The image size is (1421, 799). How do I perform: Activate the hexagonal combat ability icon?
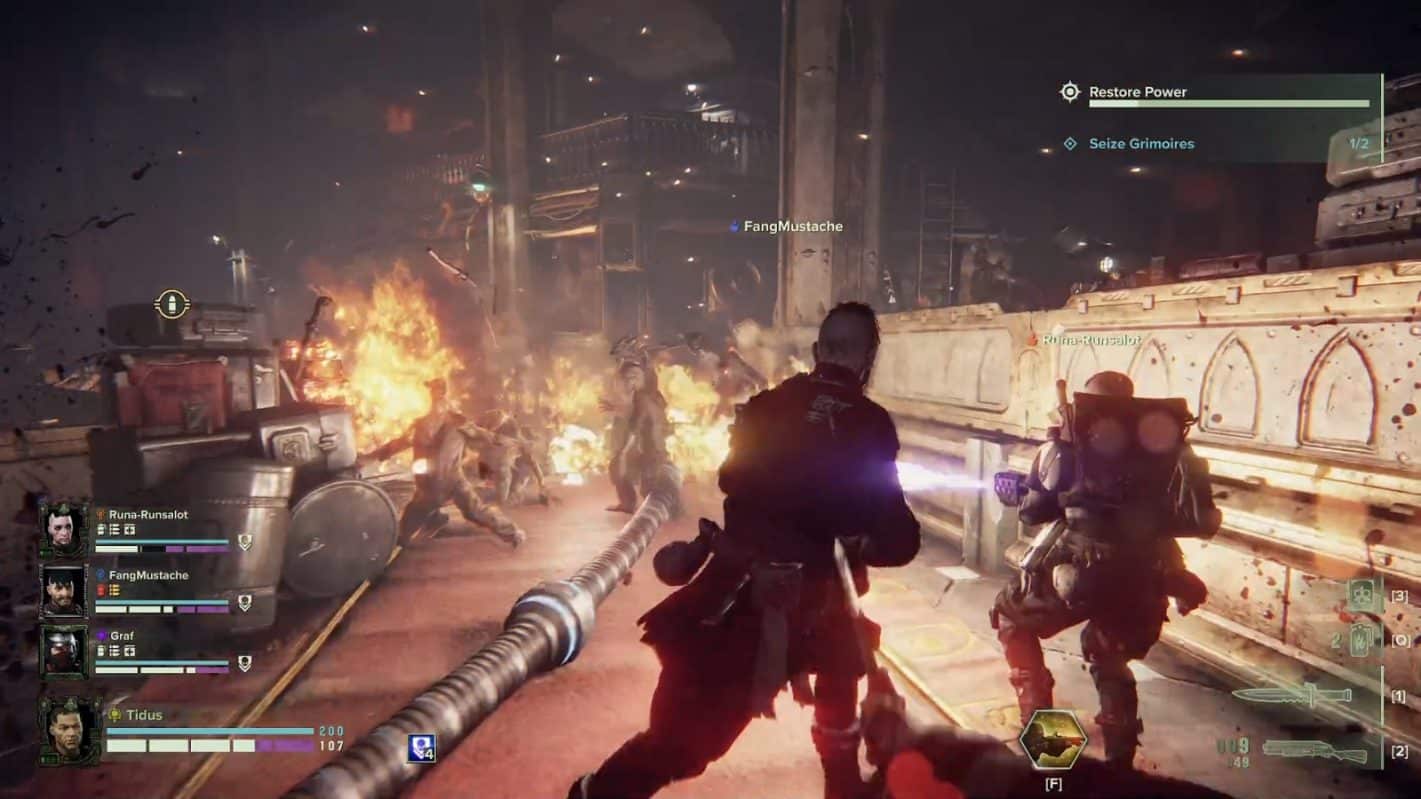pos(1052,740)
